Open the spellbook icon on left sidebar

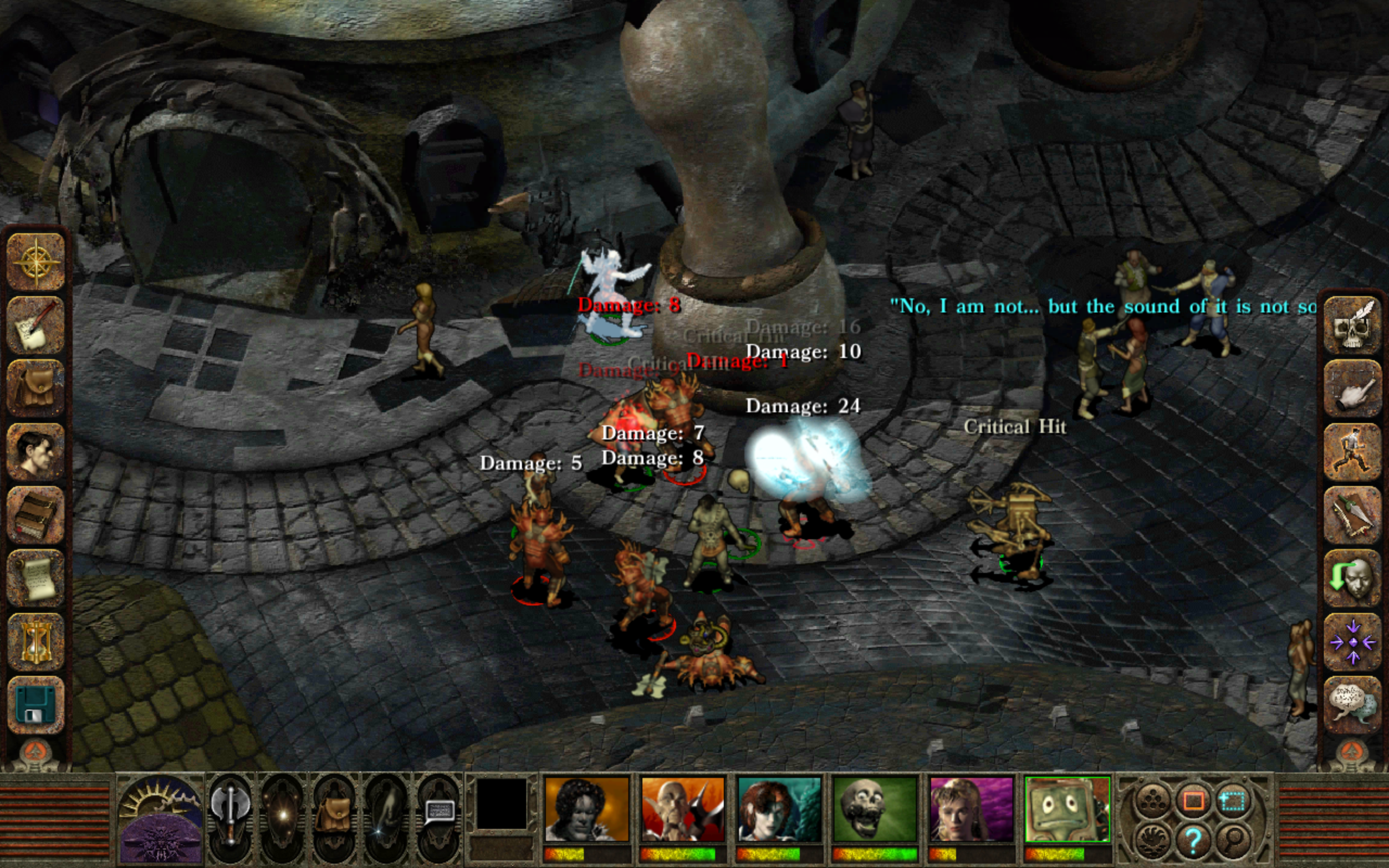pyautogui.click(x=36, y=514)
